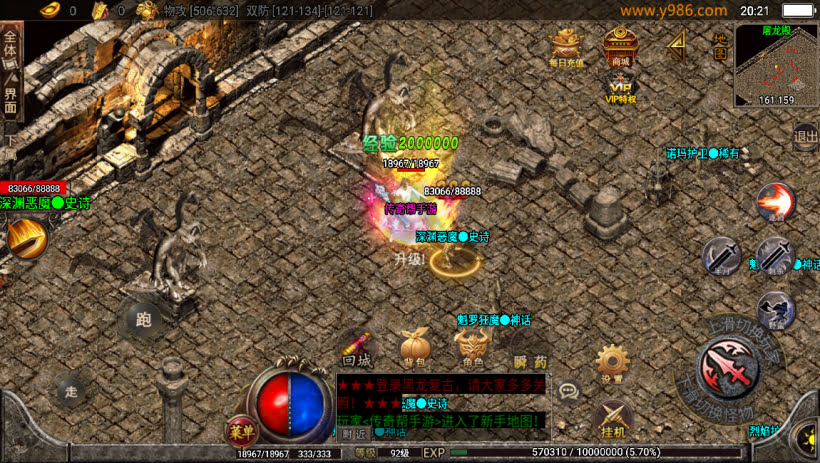Activate the fire slash skill
The height and width of the screenshot is (463, 820).
pyautogui.click(x=775, y=202)
